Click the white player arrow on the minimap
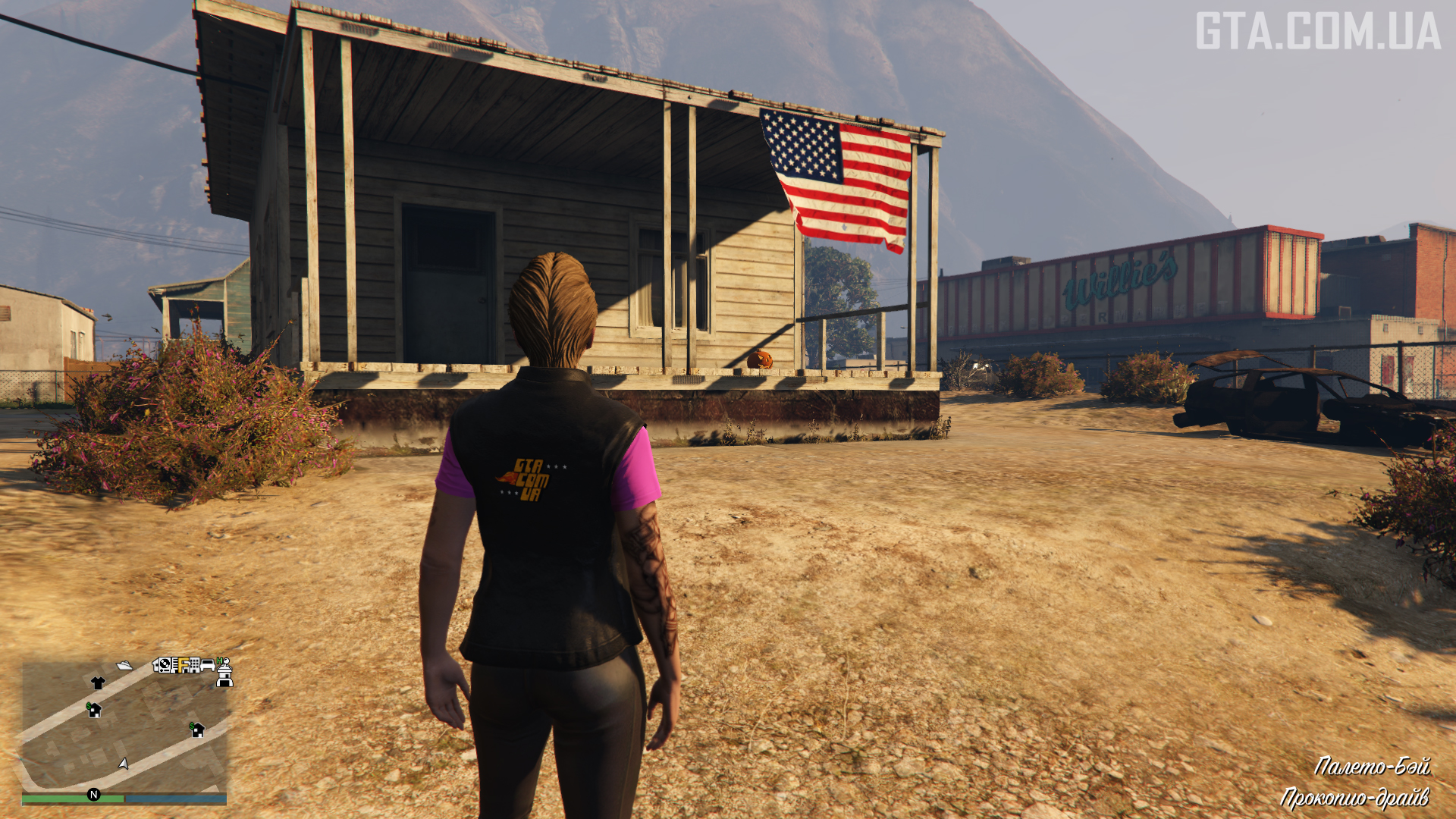The image size is (1456, 819). point(124,763)
